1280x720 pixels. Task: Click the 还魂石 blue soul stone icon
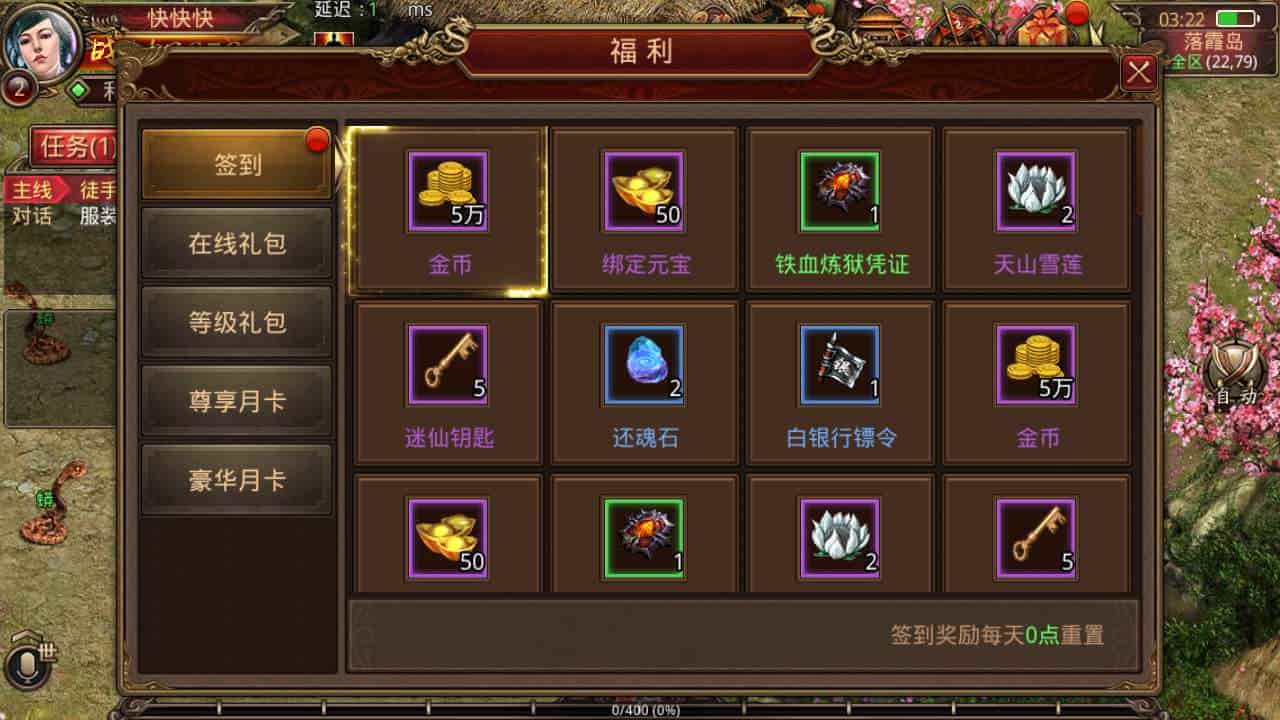tap(643, 365)
